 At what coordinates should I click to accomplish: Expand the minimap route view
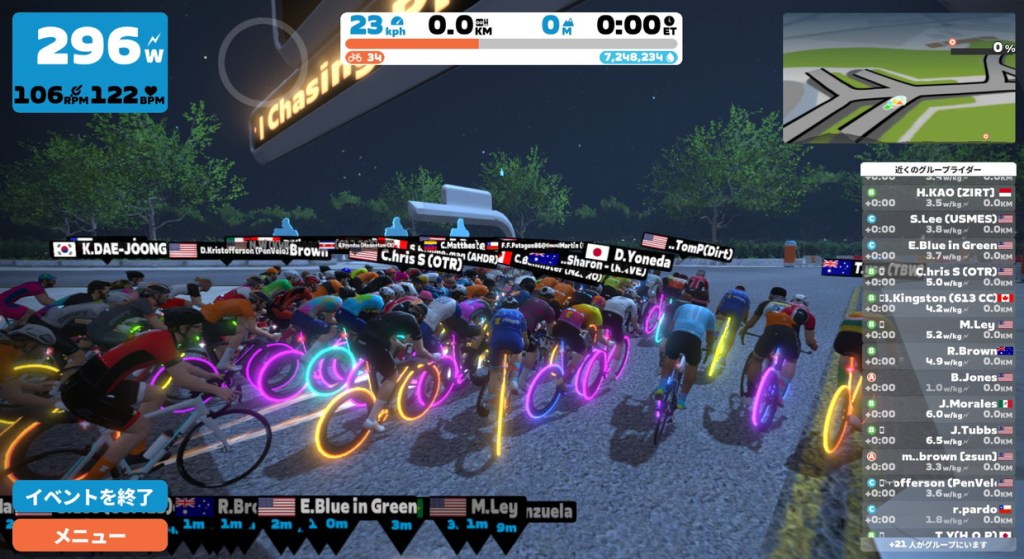click(898, 77)
